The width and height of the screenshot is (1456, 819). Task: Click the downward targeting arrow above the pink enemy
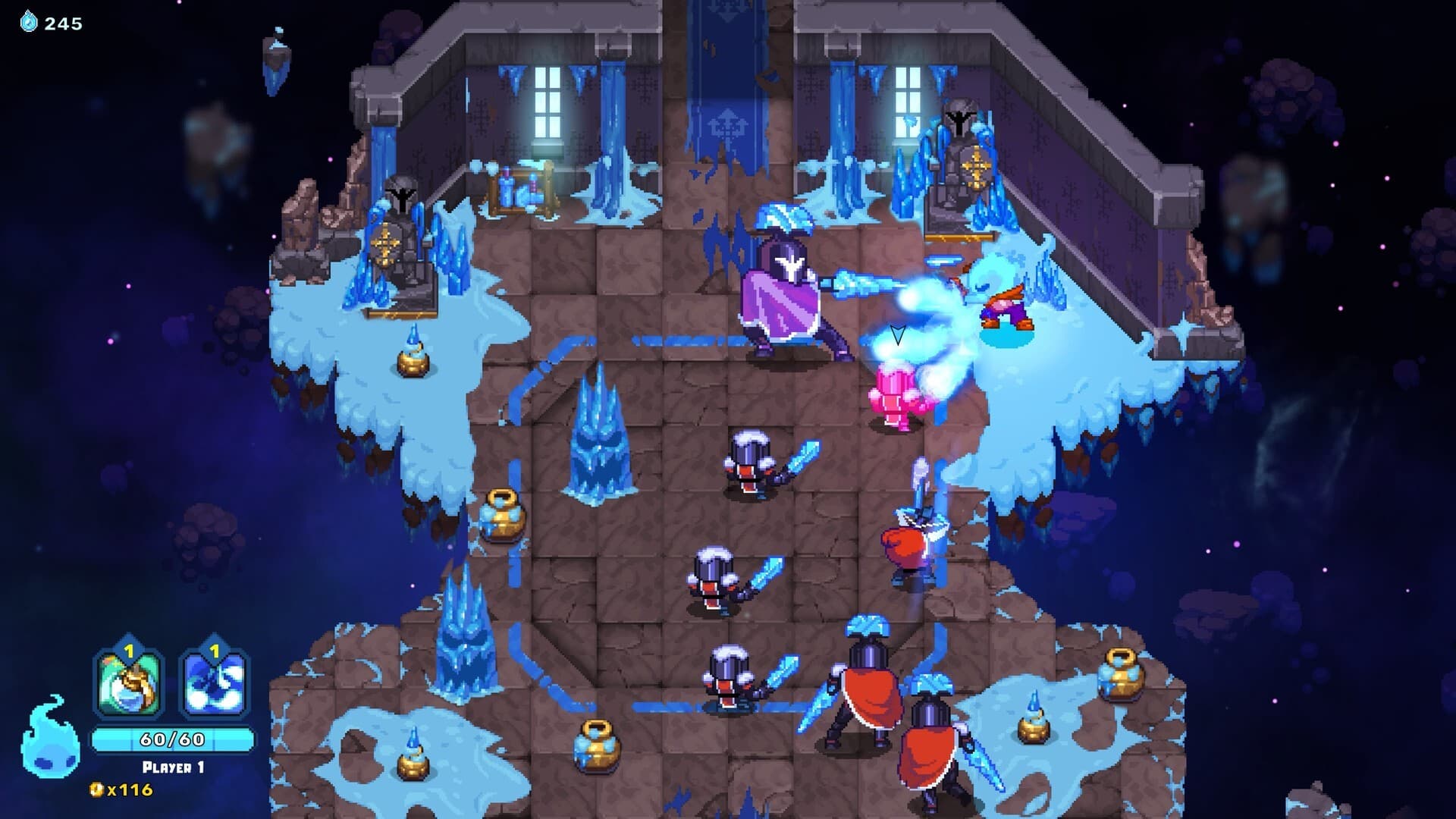(897, 332)
